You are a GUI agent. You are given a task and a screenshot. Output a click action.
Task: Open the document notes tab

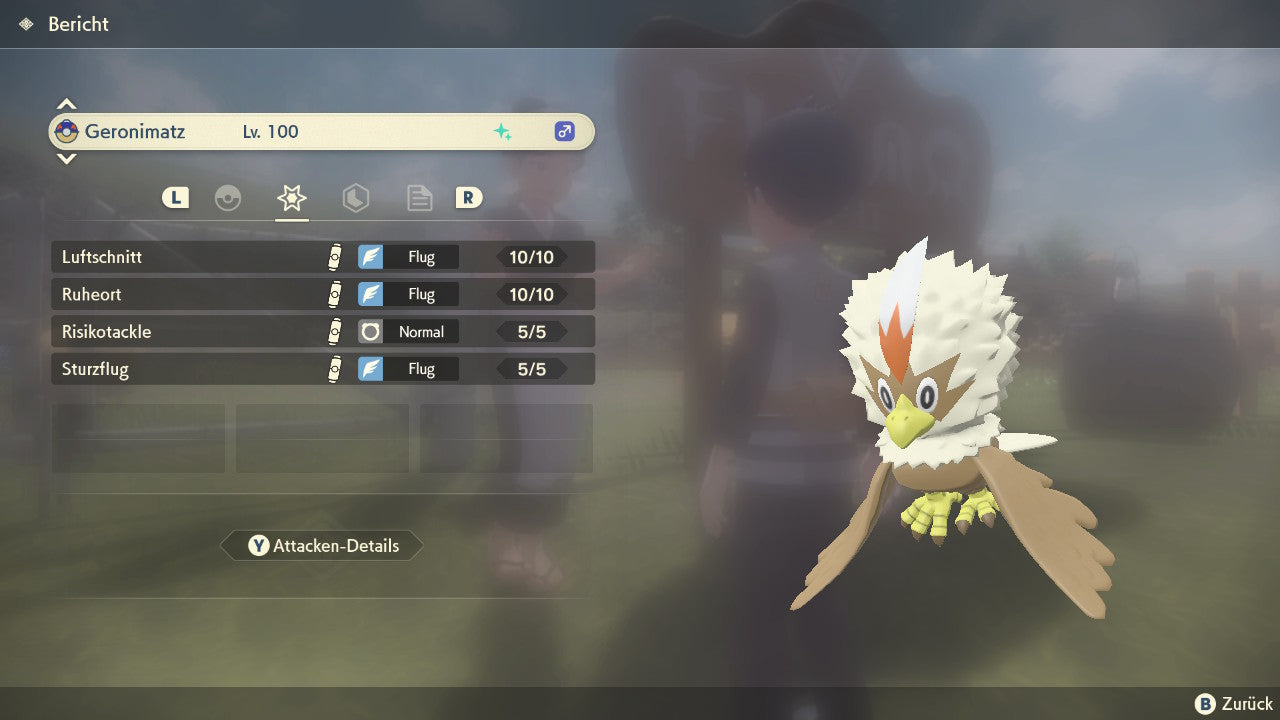[x=420, y=198]
